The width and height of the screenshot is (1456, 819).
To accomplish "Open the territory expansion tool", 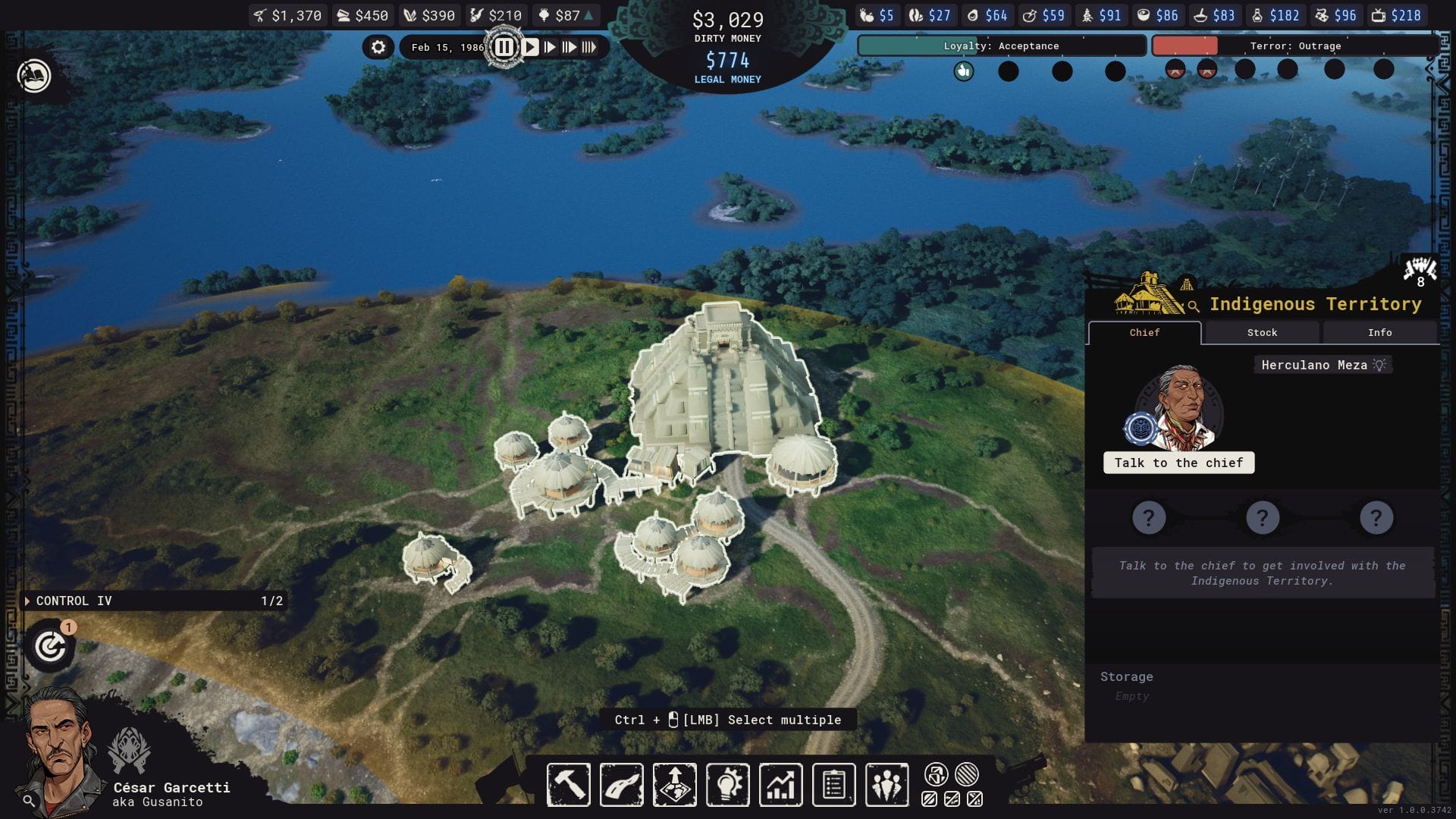I will (674, 785).
